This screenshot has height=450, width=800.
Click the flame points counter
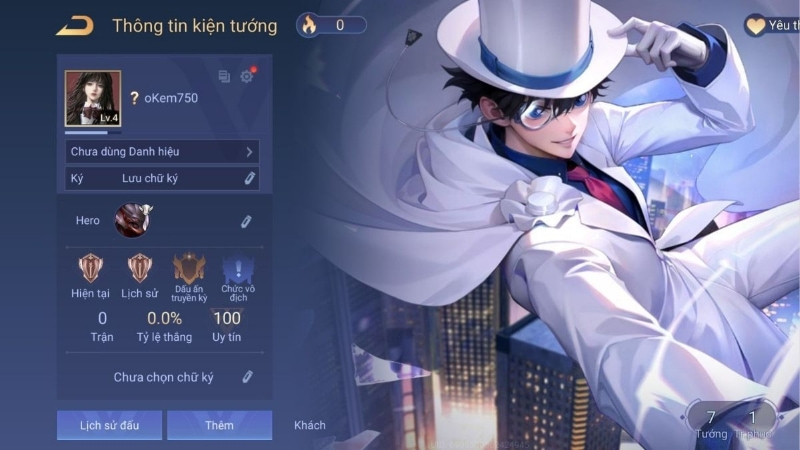tap(332, 25)
